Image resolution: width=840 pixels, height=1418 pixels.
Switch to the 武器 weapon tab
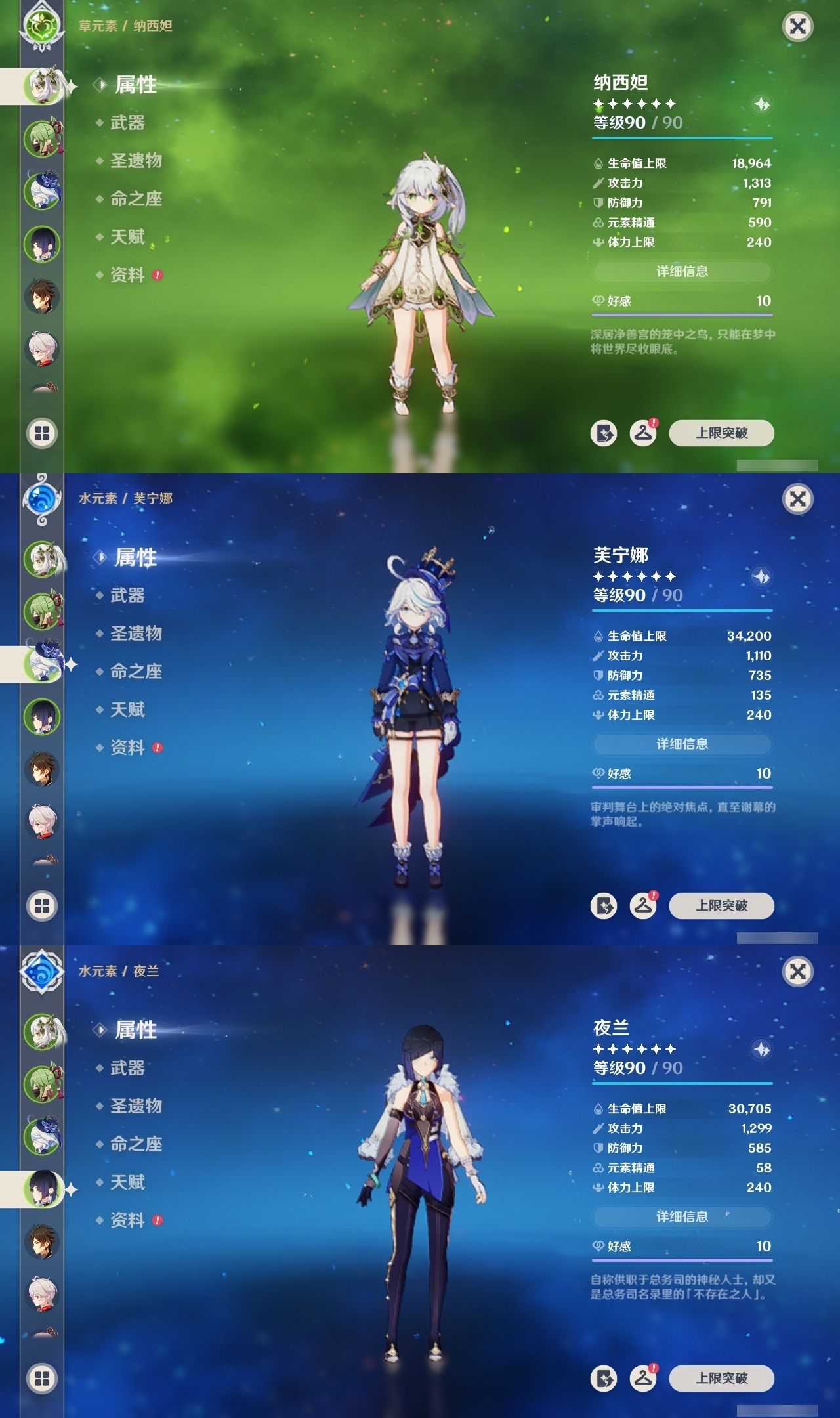(x=128, y=123)
